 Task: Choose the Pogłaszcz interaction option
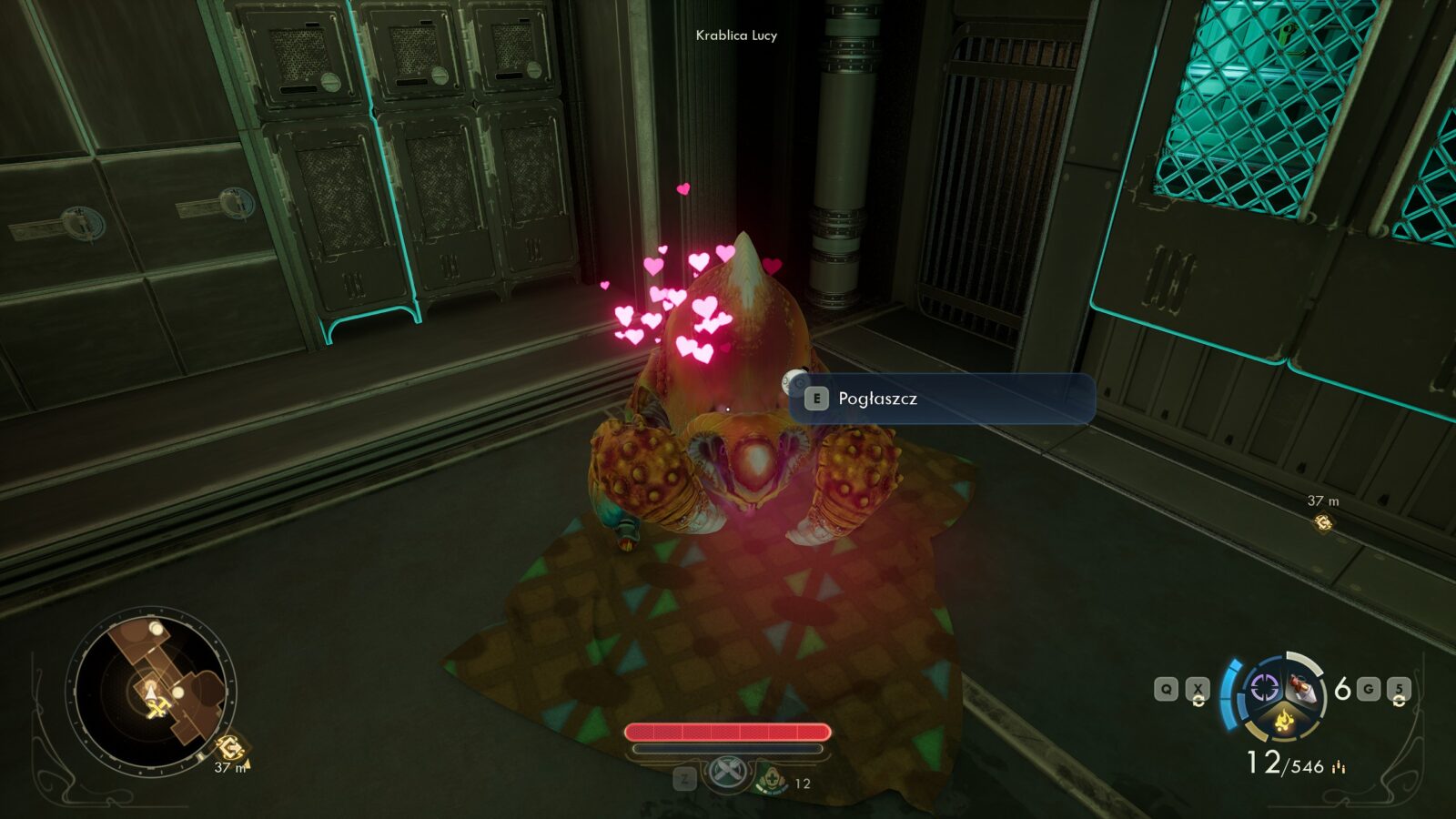coord(941,399)
